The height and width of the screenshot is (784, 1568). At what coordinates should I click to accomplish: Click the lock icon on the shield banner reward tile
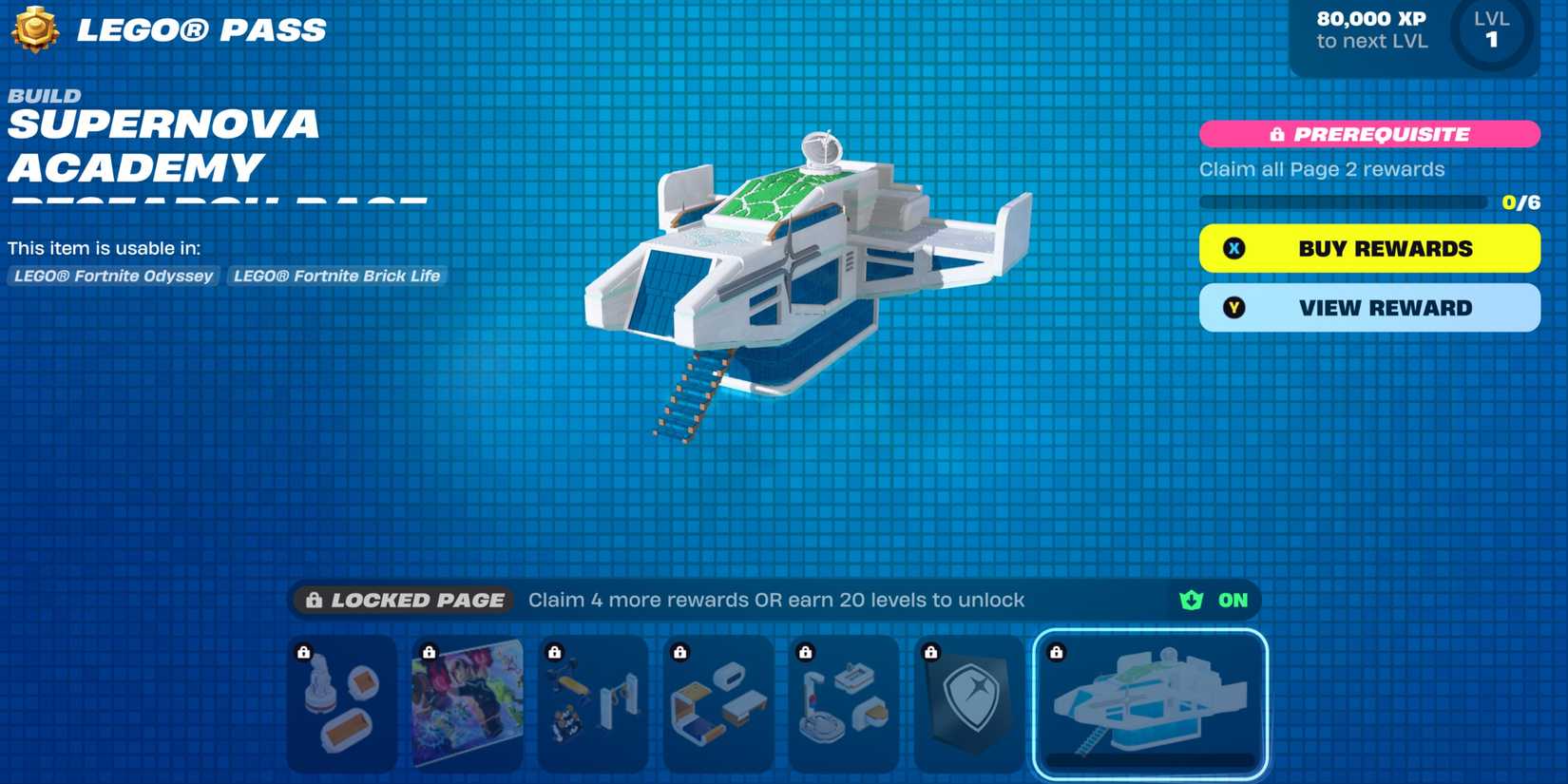click(931, 652)
